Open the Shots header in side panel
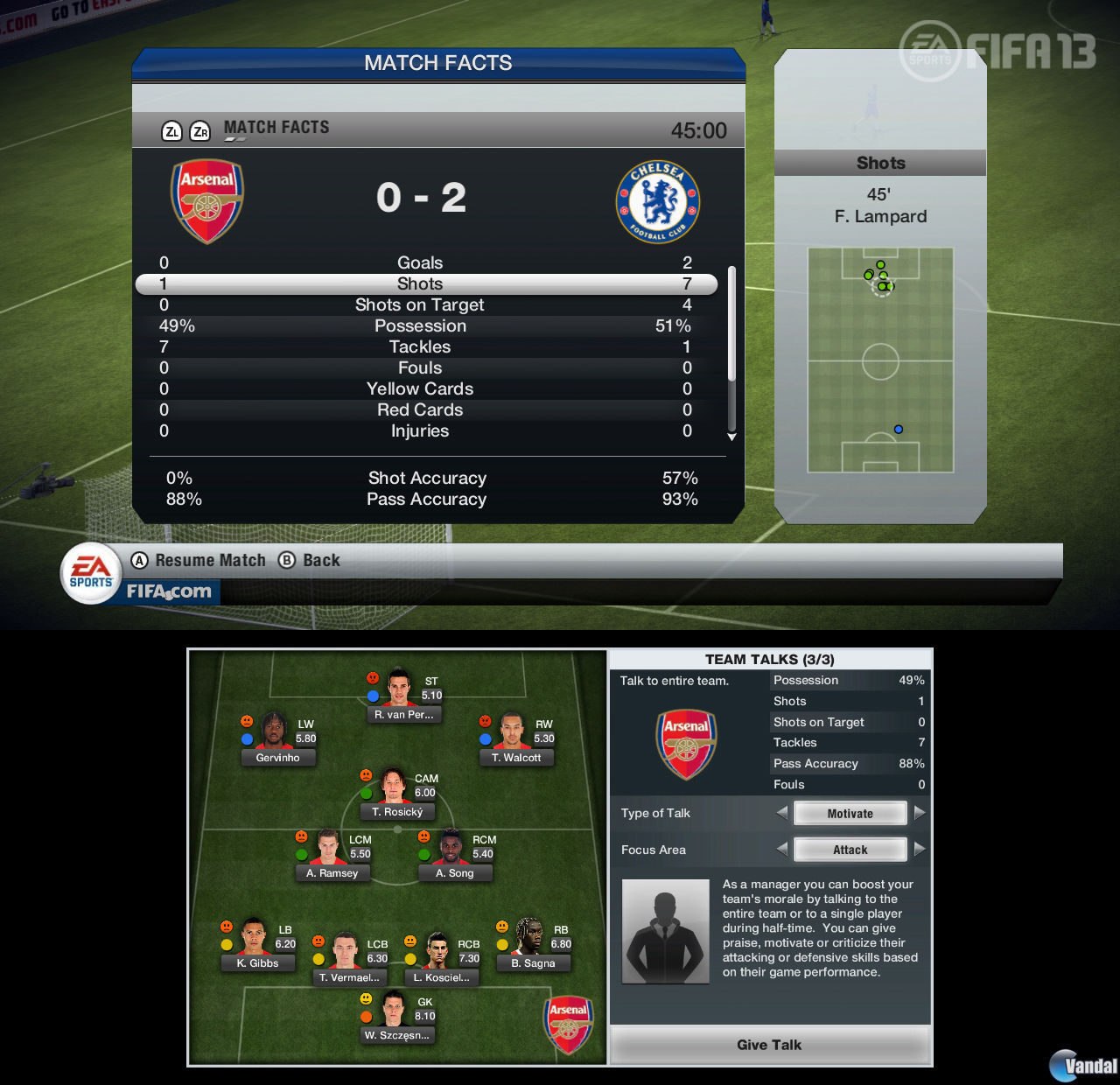This screenshot has height=1085, width=1120. (x=880, y=163)
